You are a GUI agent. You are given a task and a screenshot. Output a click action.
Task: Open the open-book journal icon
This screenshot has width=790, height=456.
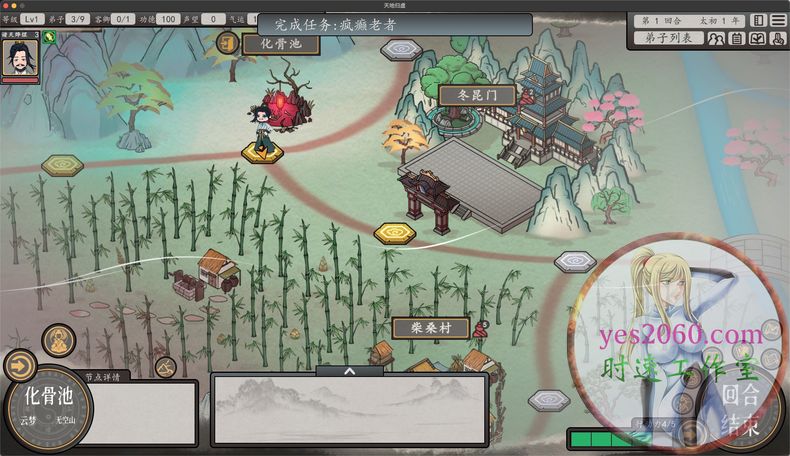[756, 39]
